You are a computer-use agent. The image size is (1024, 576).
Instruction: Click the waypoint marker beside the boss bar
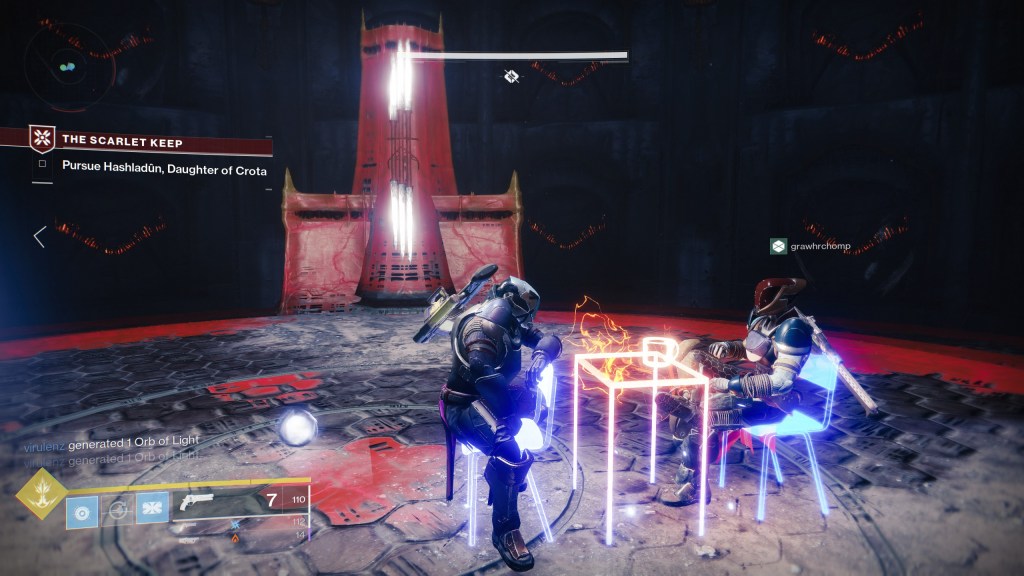click(512, 76)
